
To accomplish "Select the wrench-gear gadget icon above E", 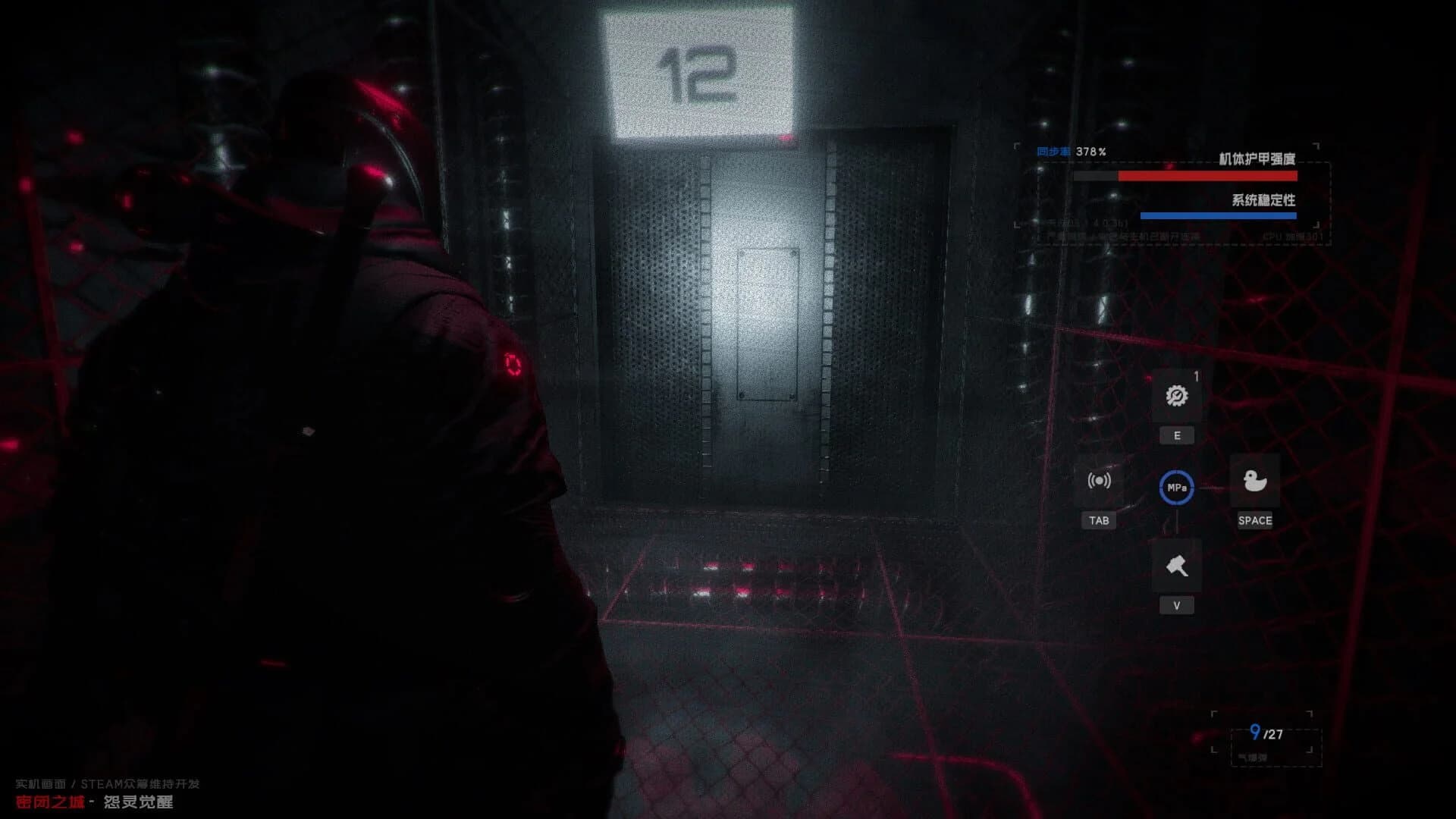I will [x=1176, y=395].
